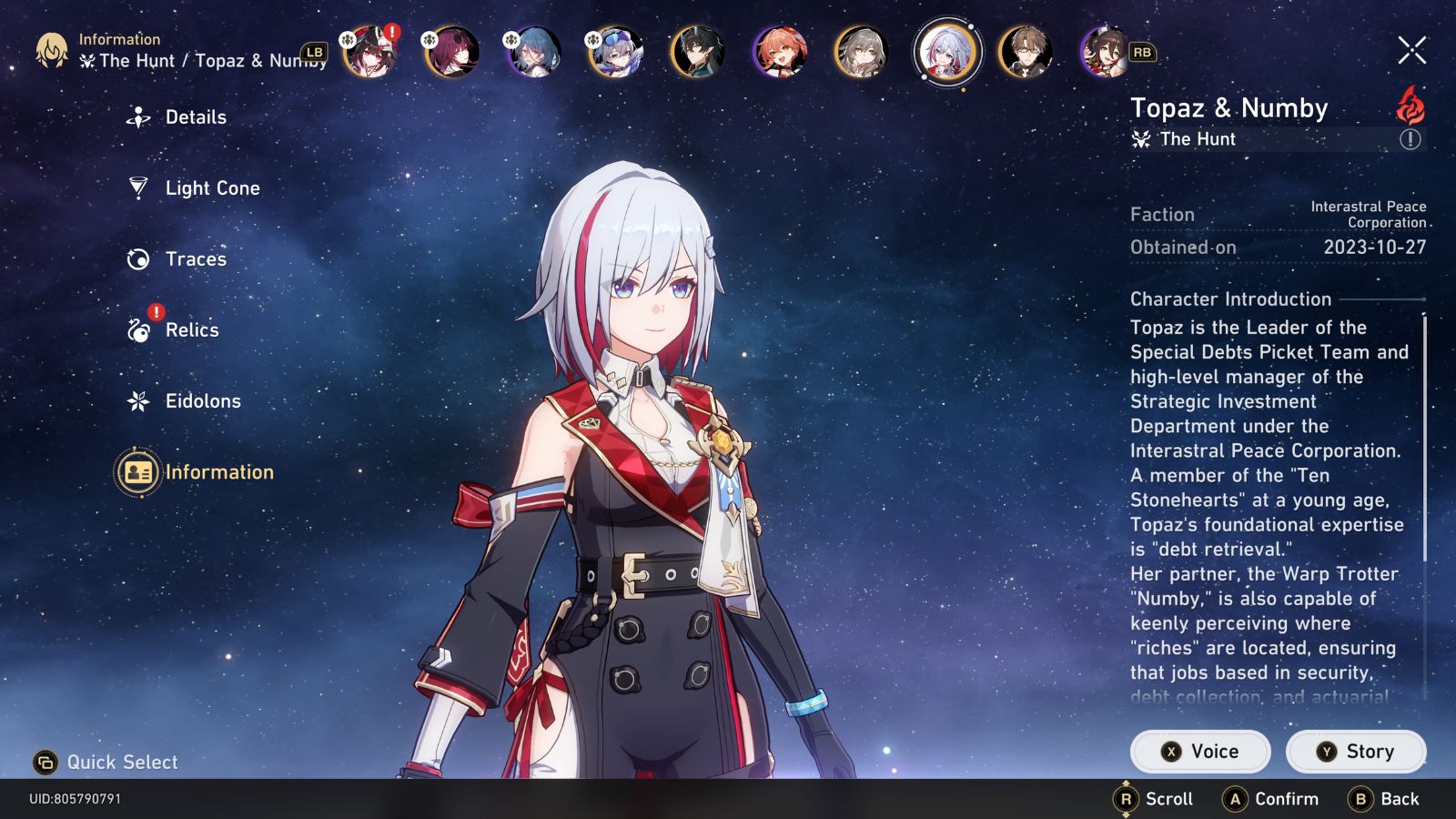Open Relics showing the red alert badge
The image size is (1456, 819).
pos(138,330)
